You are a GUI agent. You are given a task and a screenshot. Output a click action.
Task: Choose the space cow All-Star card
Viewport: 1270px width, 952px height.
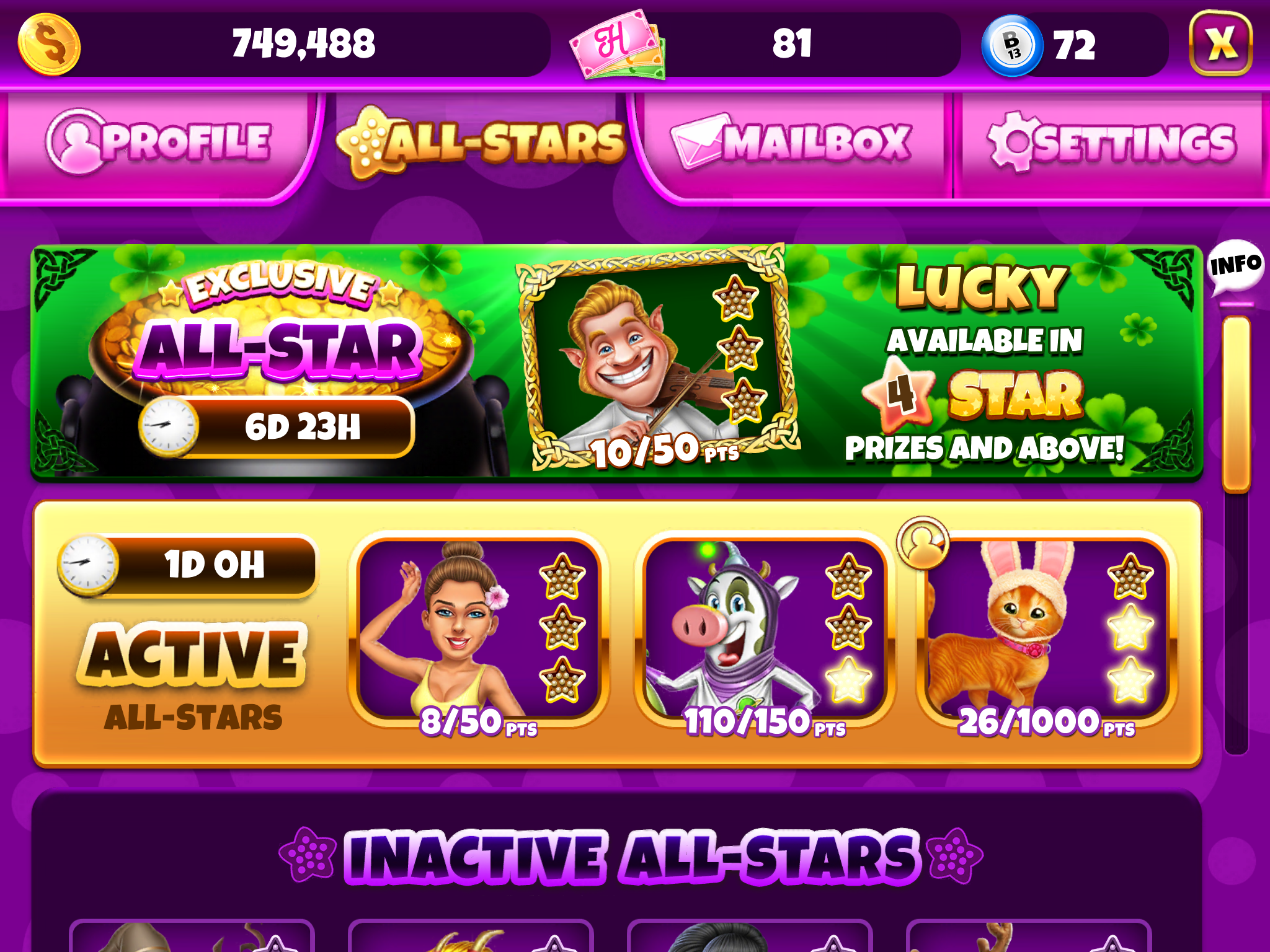[764, 631]
